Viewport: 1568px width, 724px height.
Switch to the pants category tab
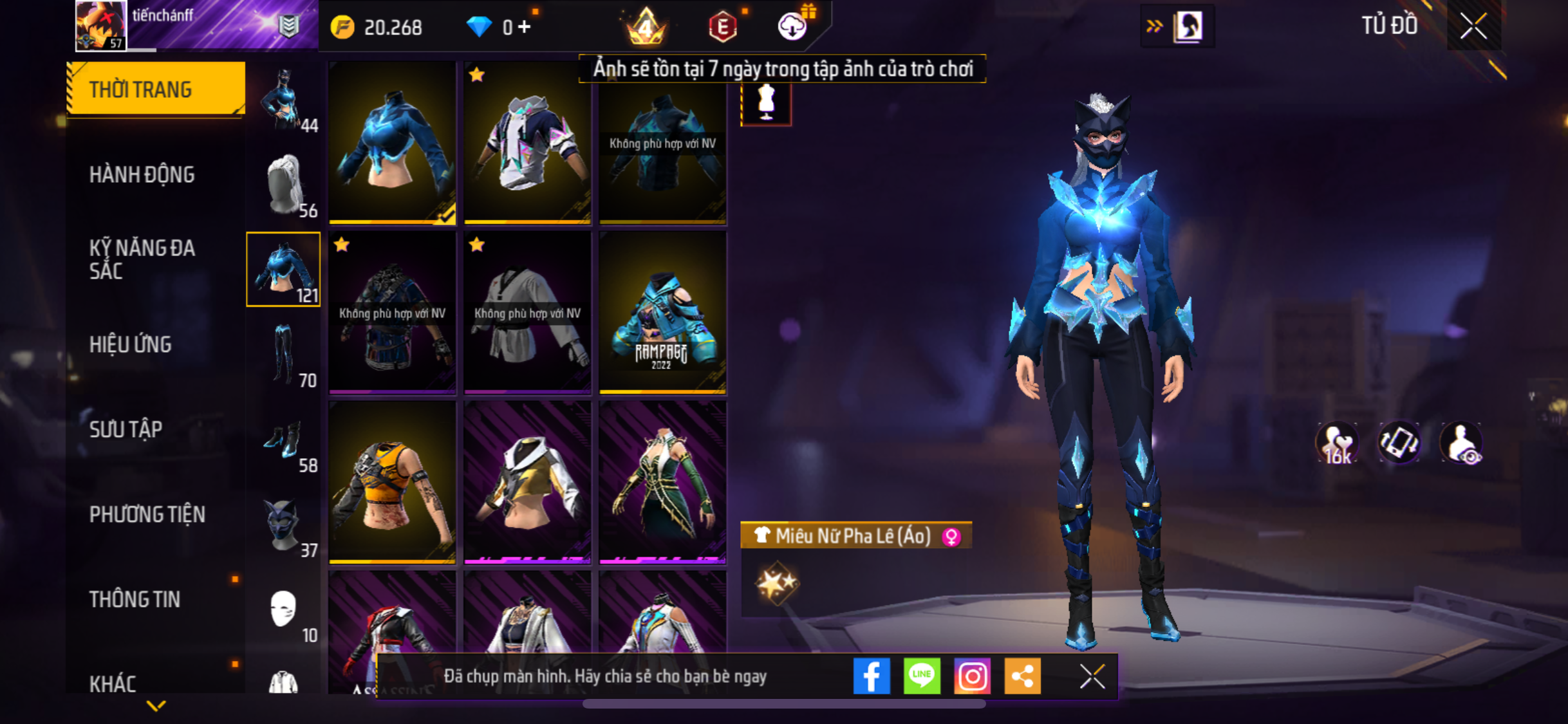tap(284, 355)
